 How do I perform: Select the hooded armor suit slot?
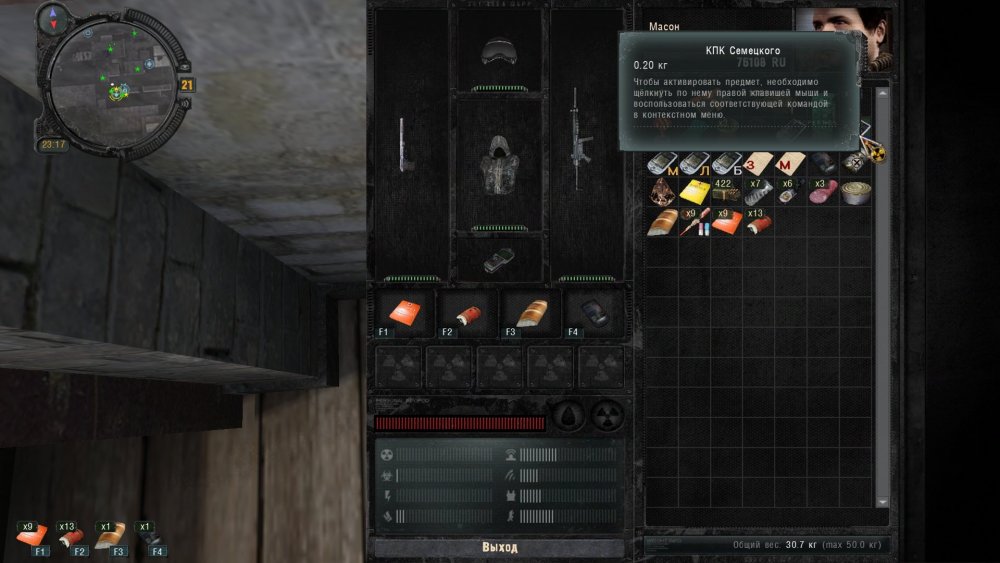click(497, 164)
